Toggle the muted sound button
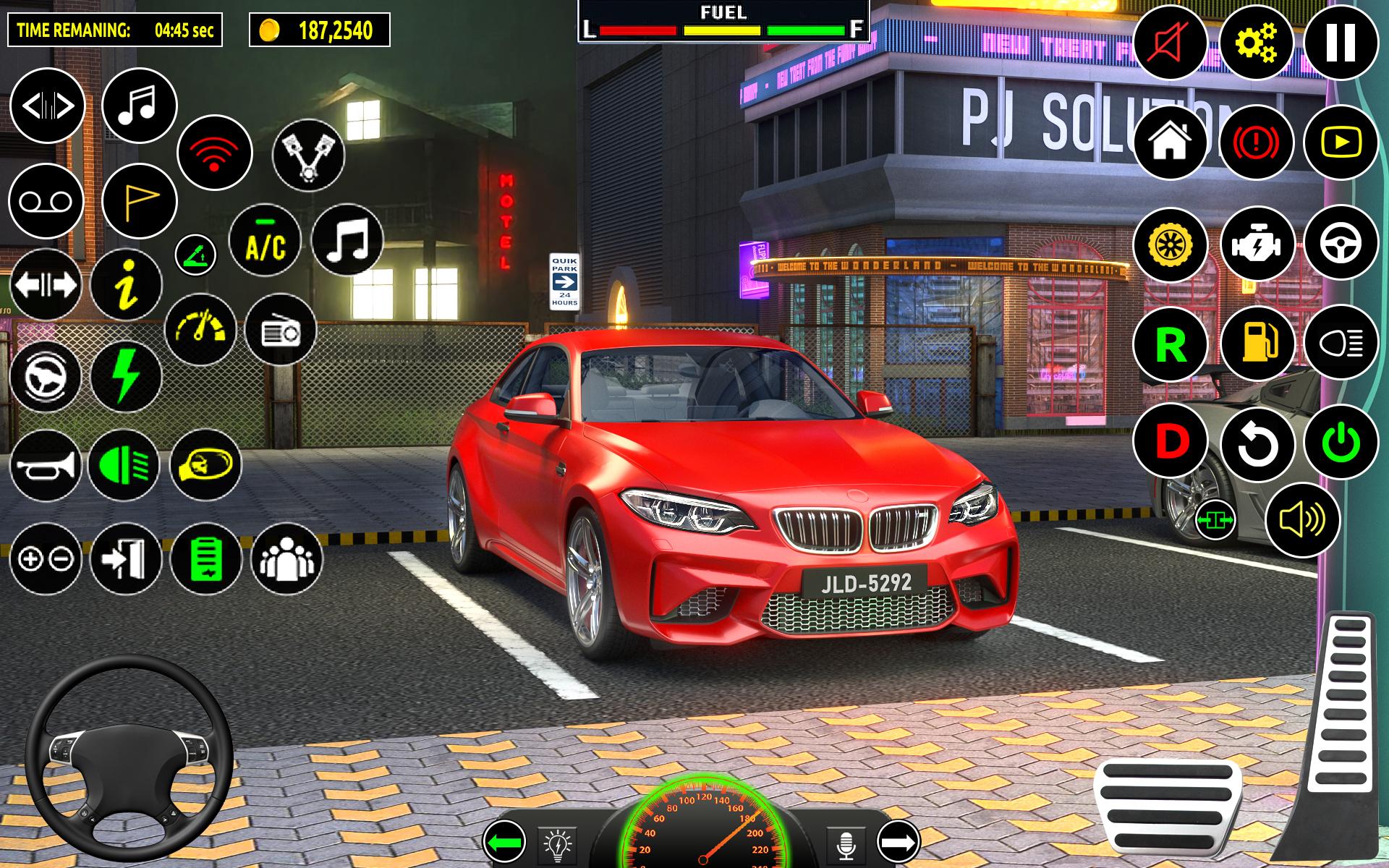The width and height of the screenshot is (1389, 868). (x=1171, y=42)
